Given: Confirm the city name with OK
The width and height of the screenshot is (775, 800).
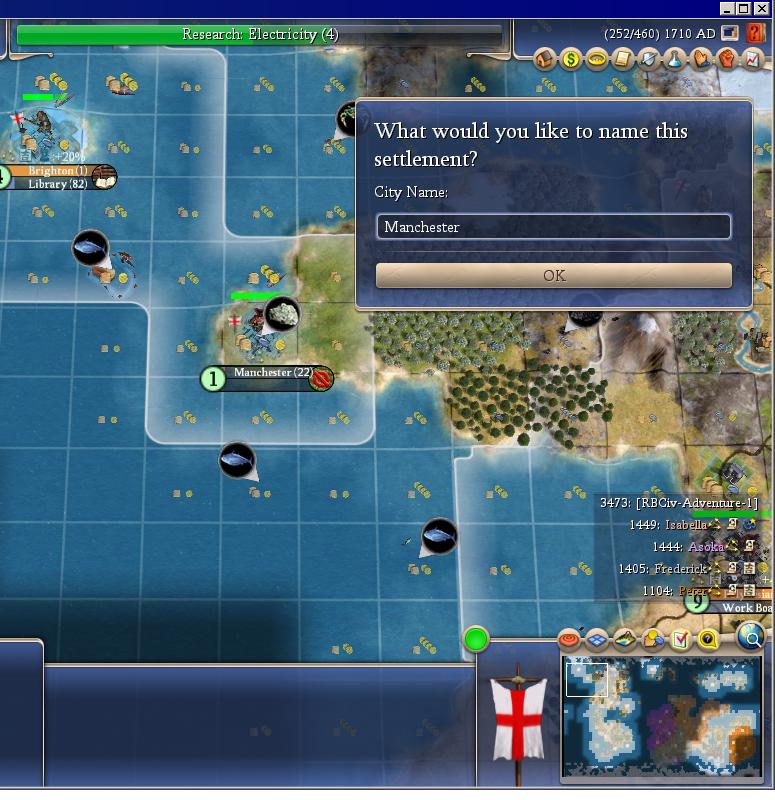Looking at the screenshot, I should click(x=553, y=275).
